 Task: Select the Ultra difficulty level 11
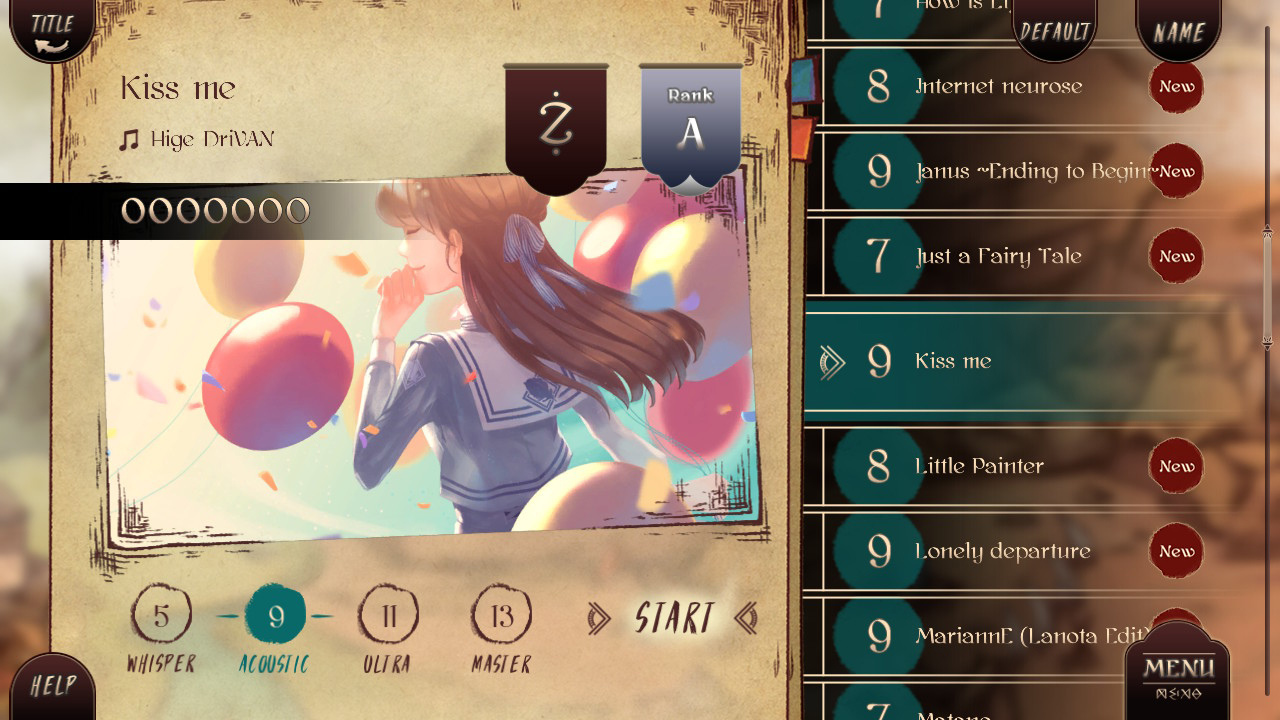click(x=388, y=615)
